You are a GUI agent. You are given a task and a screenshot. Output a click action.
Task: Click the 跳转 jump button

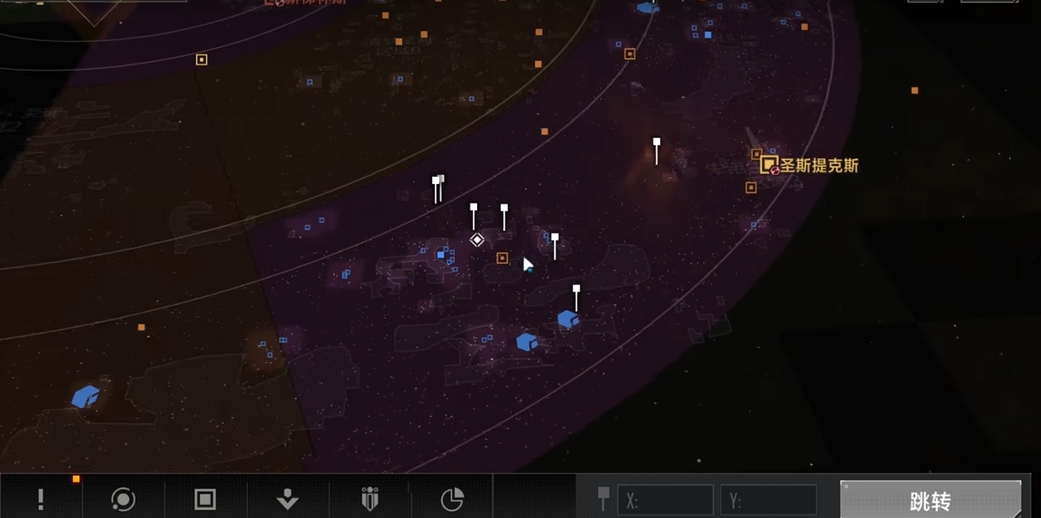tap(930, 500)
